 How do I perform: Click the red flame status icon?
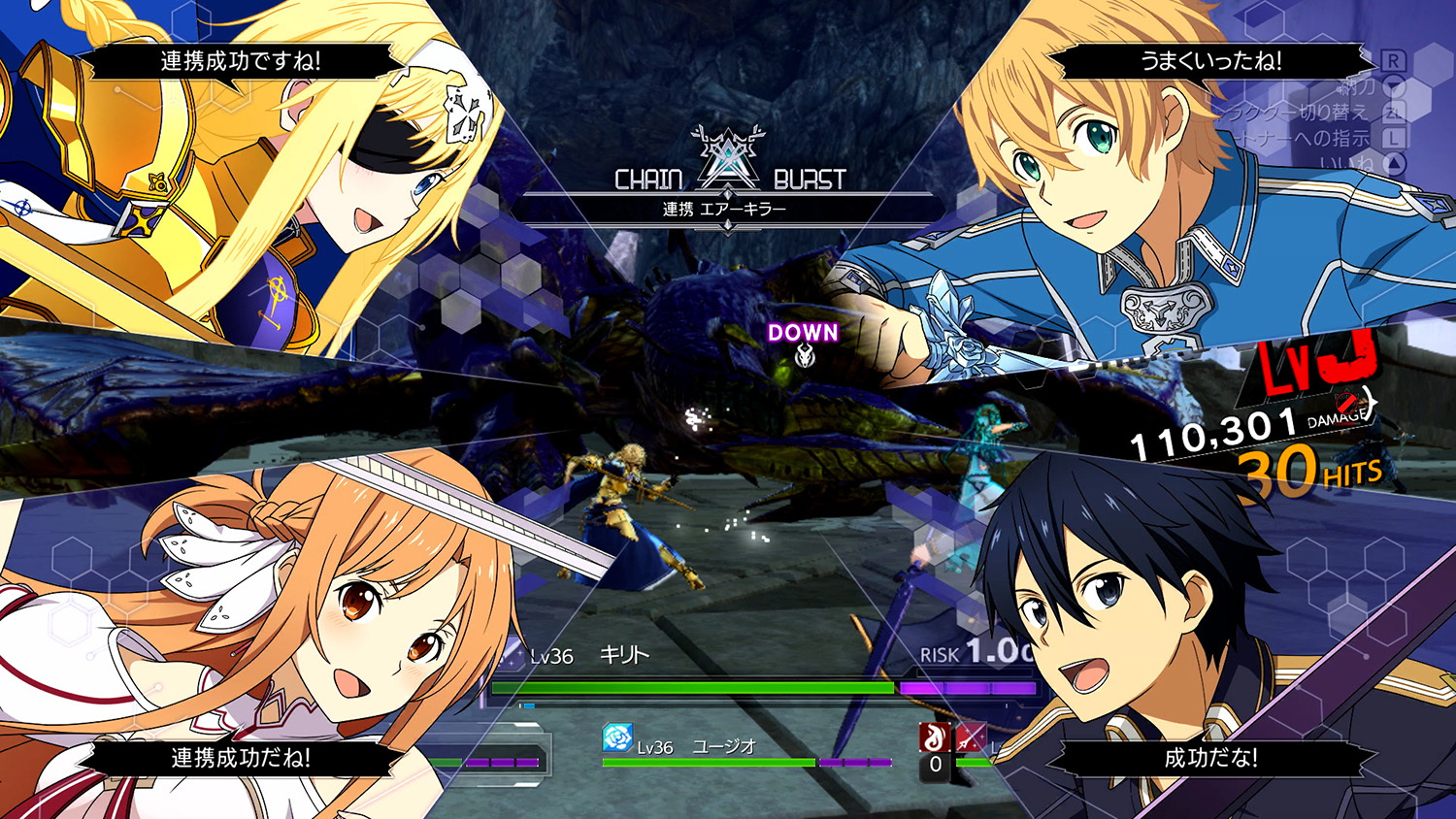point(934,737)
